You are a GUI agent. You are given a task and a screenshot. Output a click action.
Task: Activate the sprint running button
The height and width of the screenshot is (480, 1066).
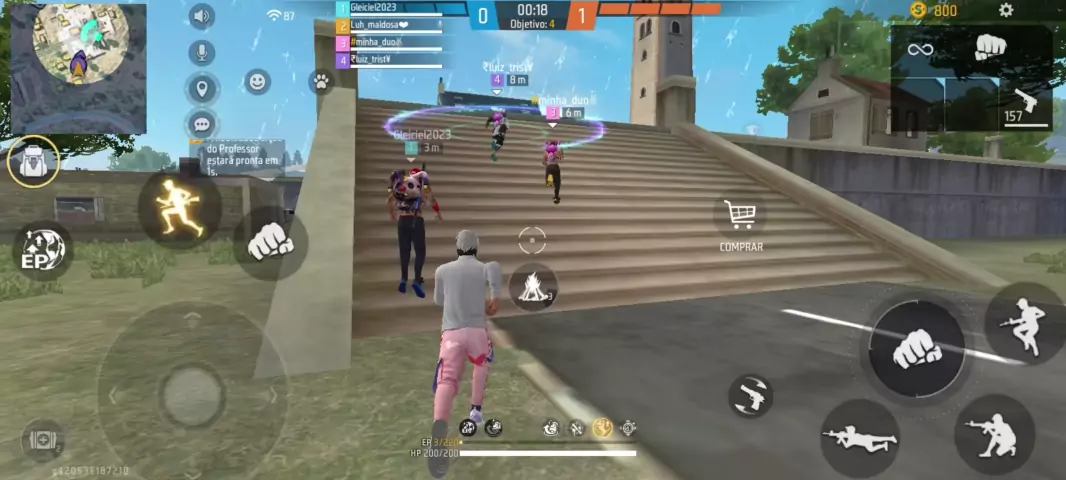click(x=180, y=209)
